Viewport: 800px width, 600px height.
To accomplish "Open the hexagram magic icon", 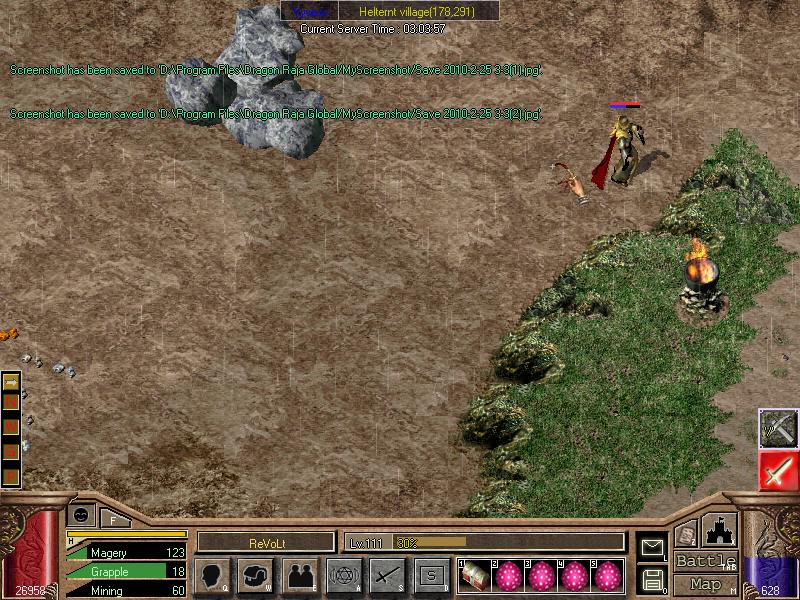I will click(x=343, y=576).
